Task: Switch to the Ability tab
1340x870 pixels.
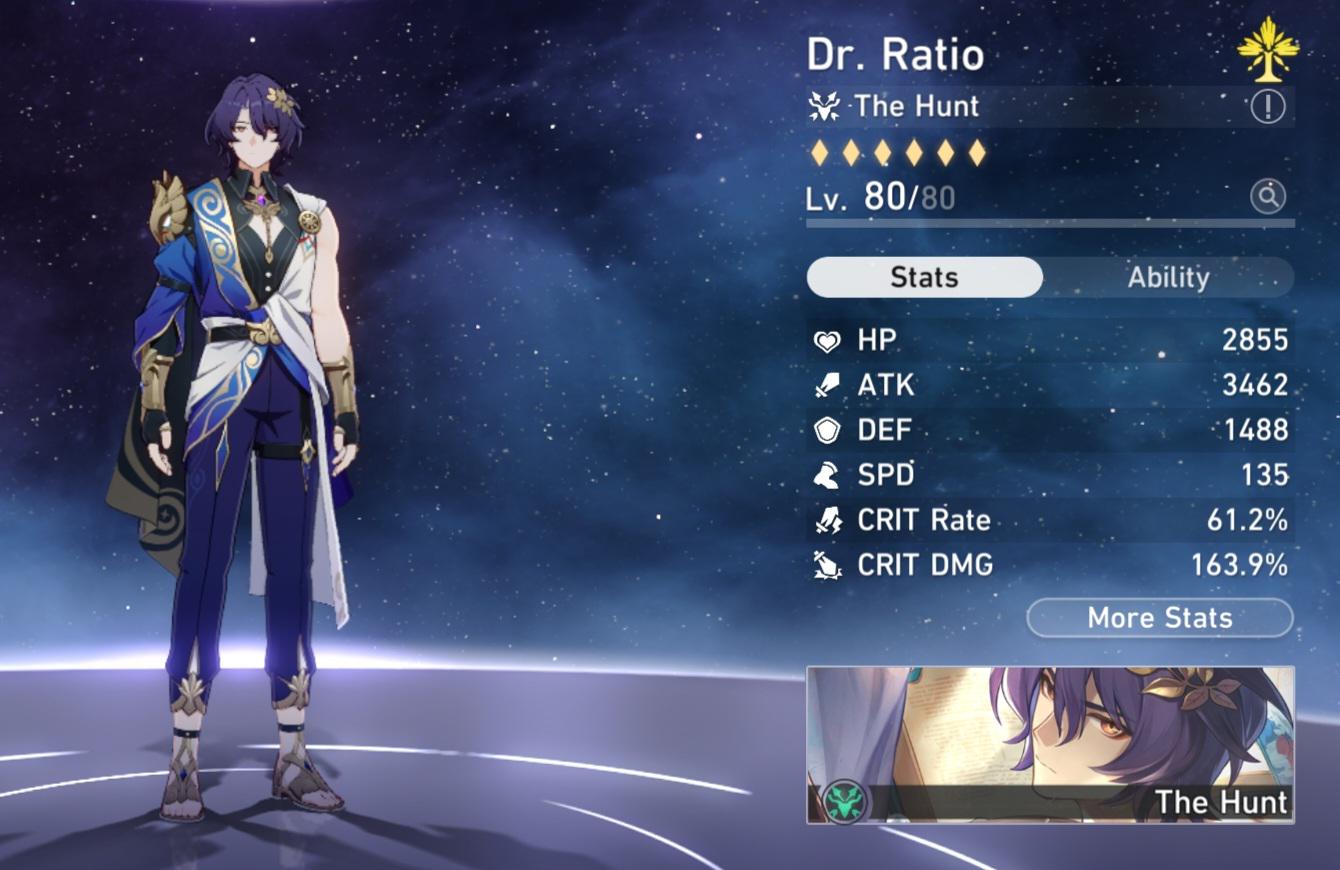Action: (x=1168, y=277)
